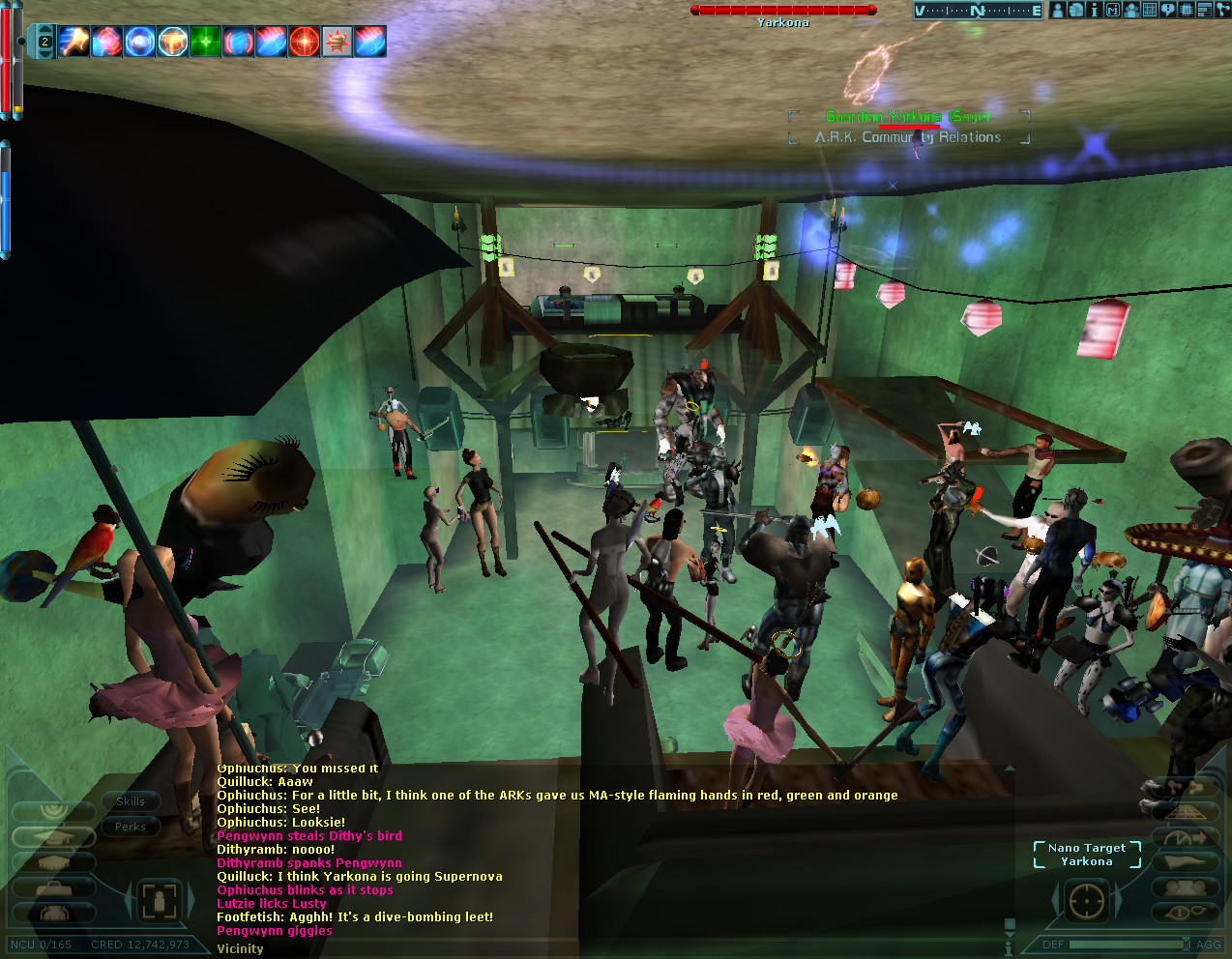The width and height of the screenshot is (1232, 959).
Task: Trigger the golden flaming hand ability
Action: [74, 42]
